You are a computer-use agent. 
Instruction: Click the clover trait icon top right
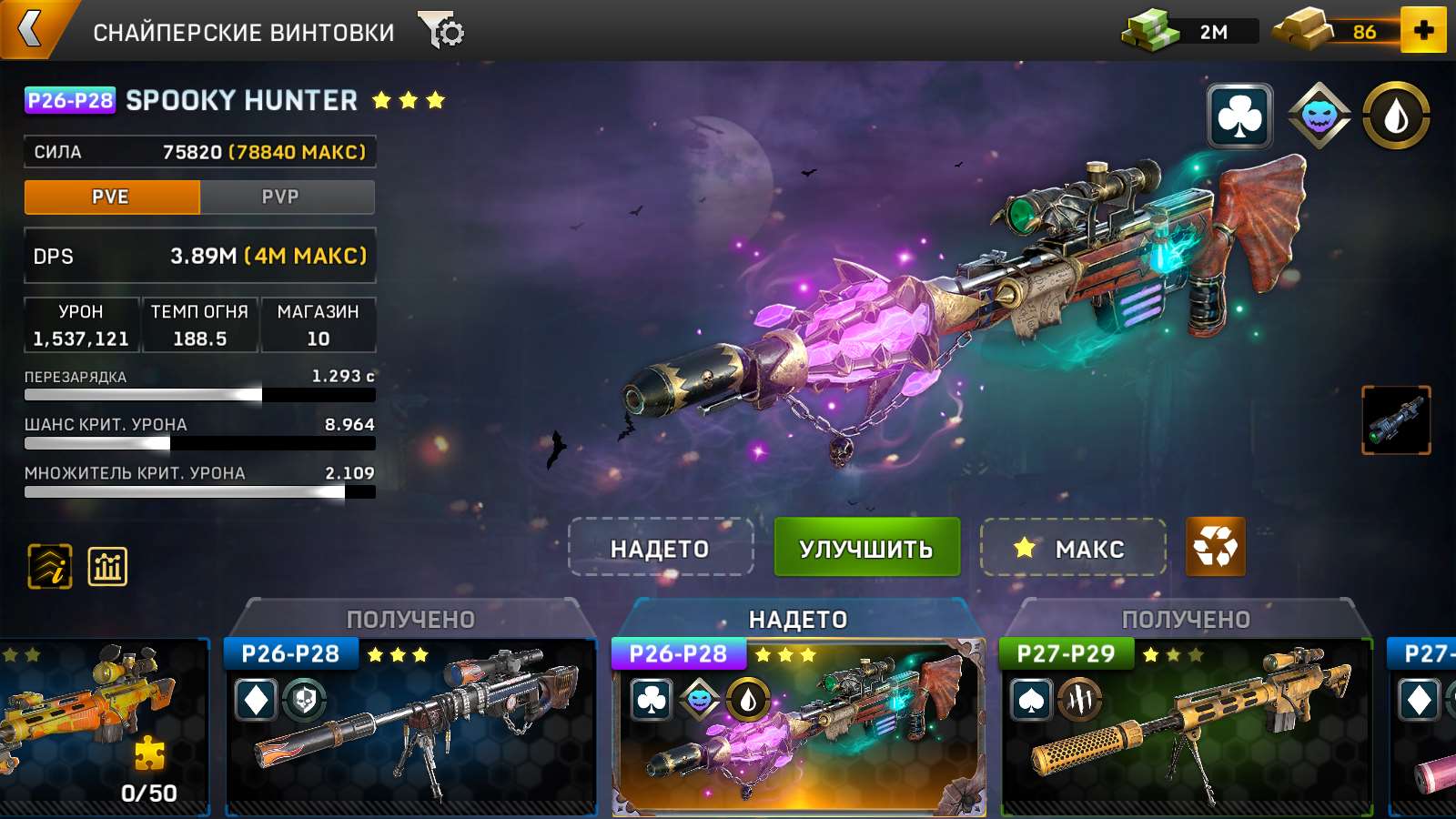pos(1239,116)
